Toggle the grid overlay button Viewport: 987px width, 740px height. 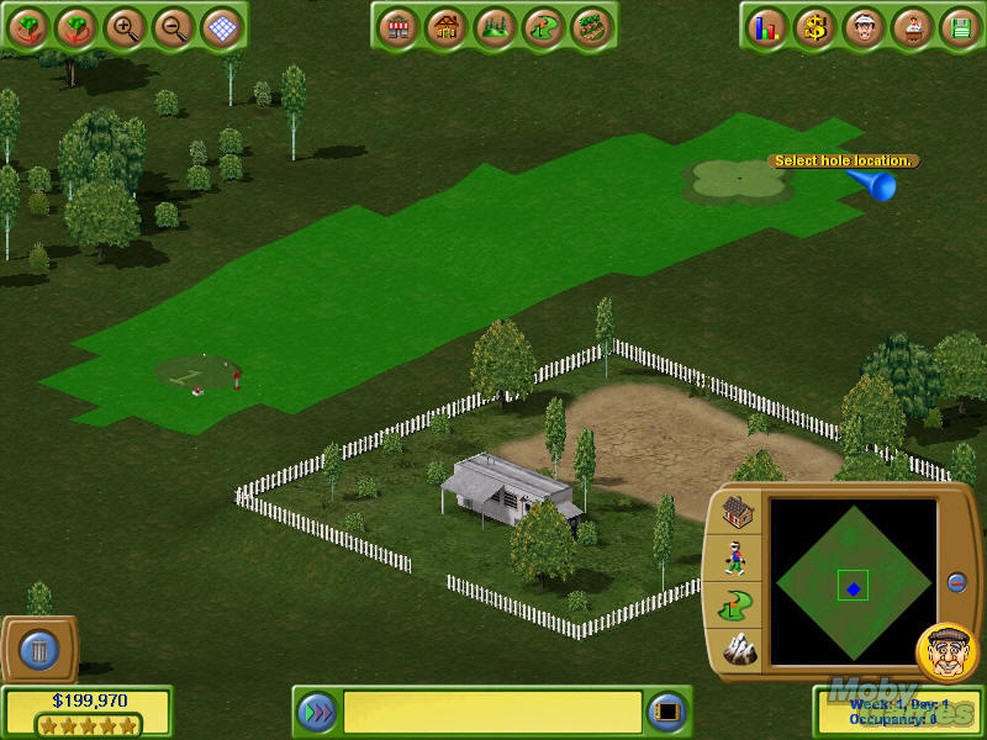click(x=221, y=28)
